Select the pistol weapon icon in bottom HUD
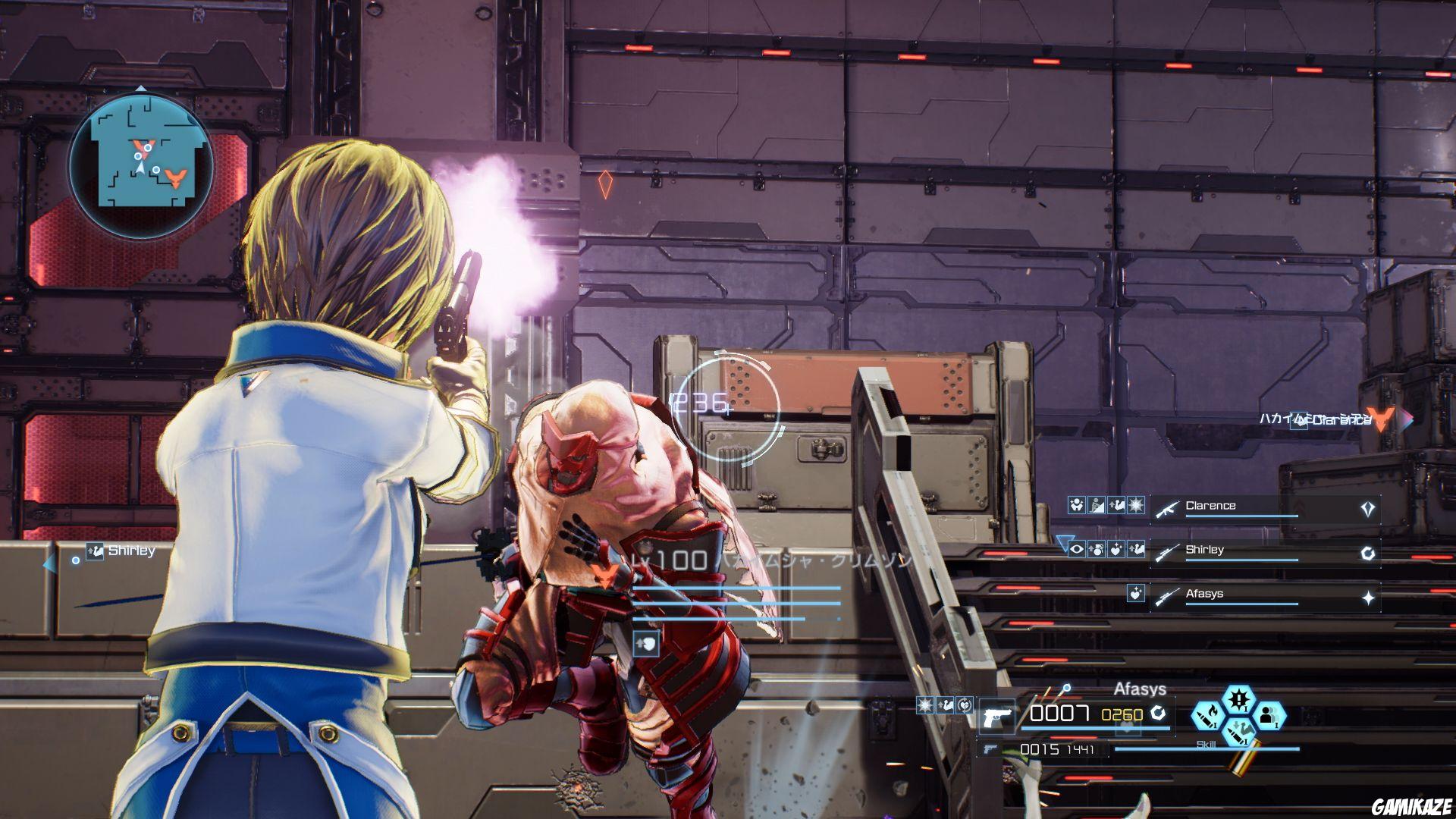The height and width of the screenshot is (819, 1456). (x=997, y=714)
